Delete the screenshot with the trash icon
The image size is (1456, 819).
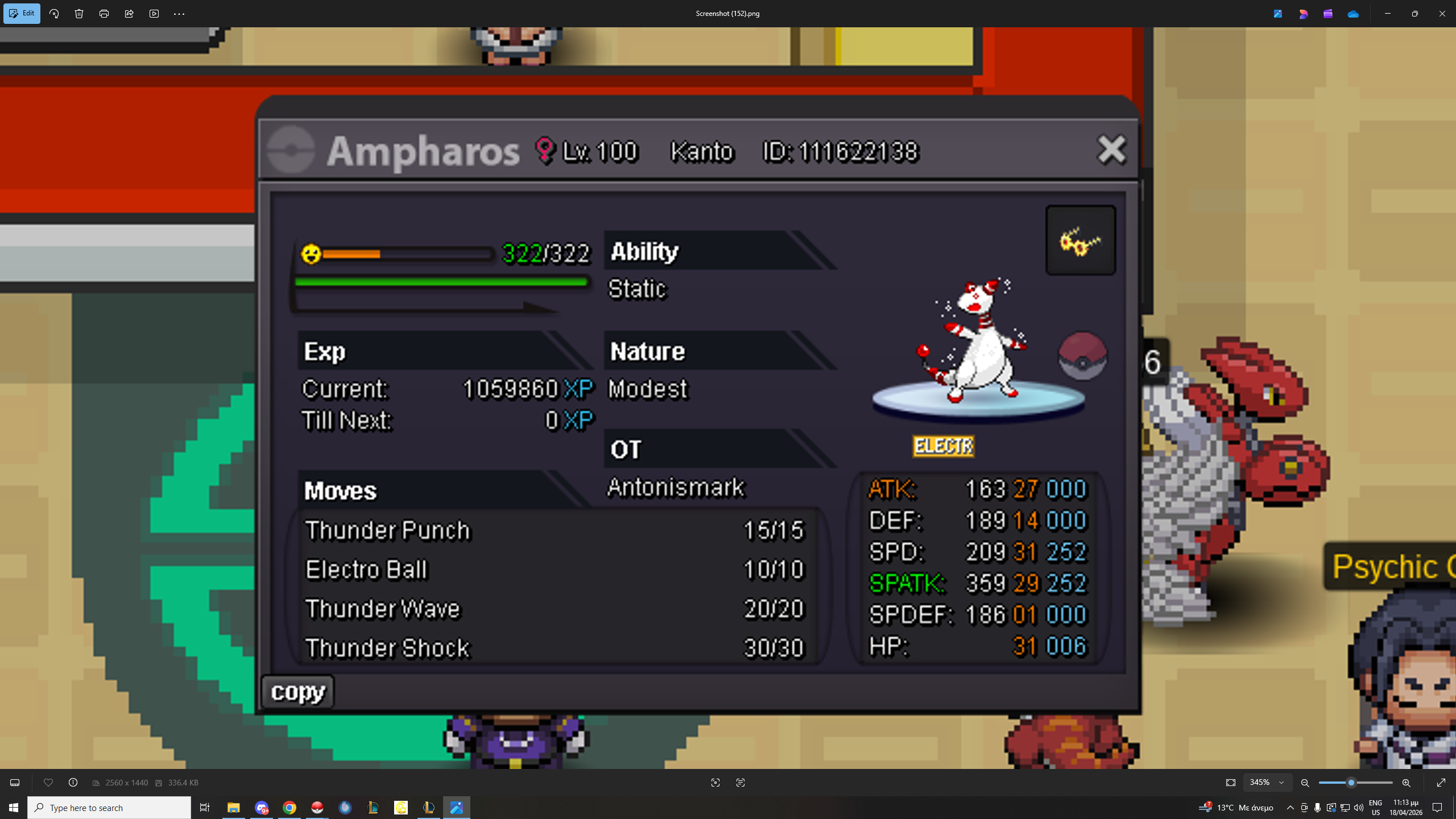tap(79, 14)
